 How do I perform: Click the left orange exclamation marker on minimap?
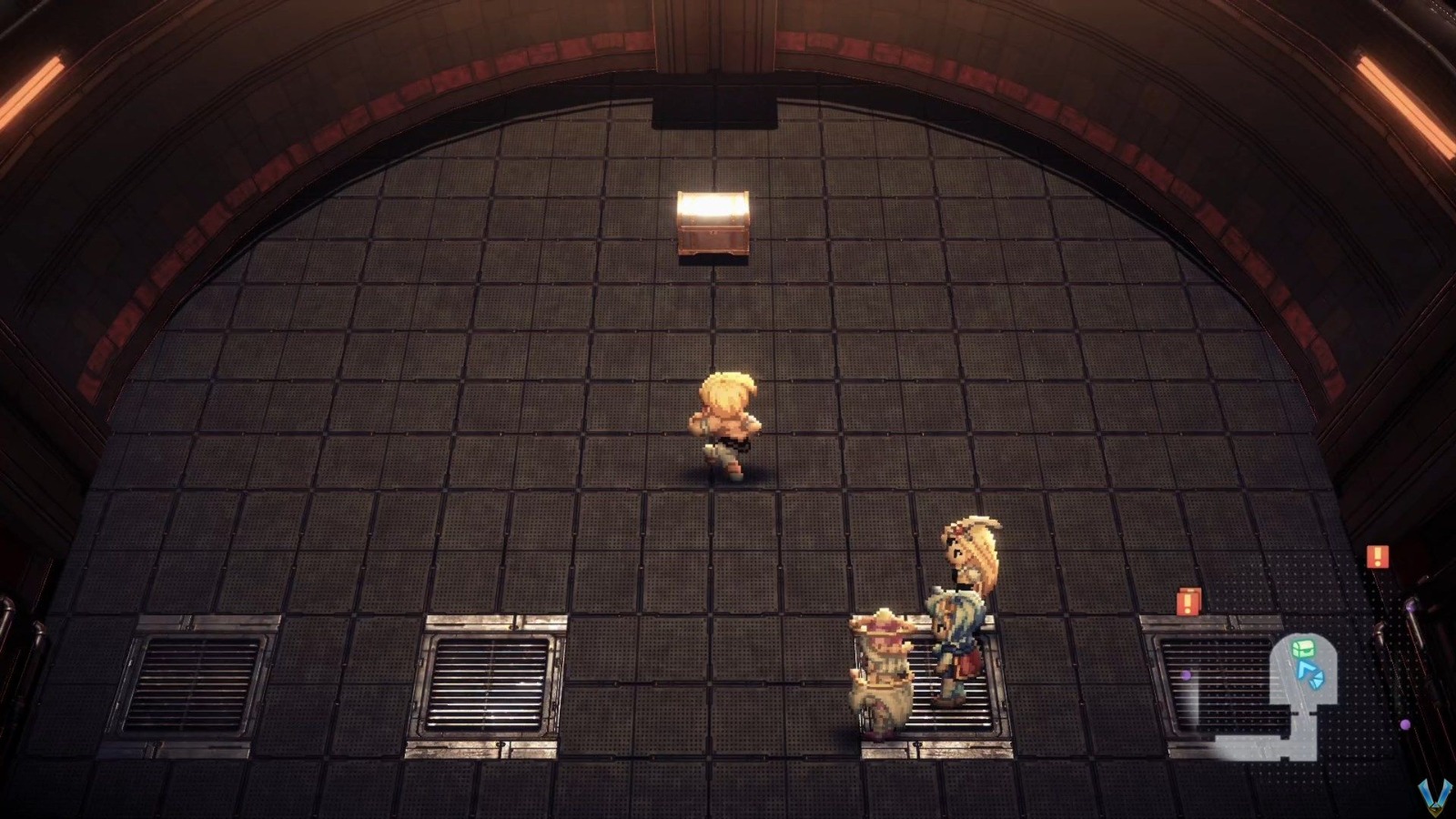tap(1188, 601)
